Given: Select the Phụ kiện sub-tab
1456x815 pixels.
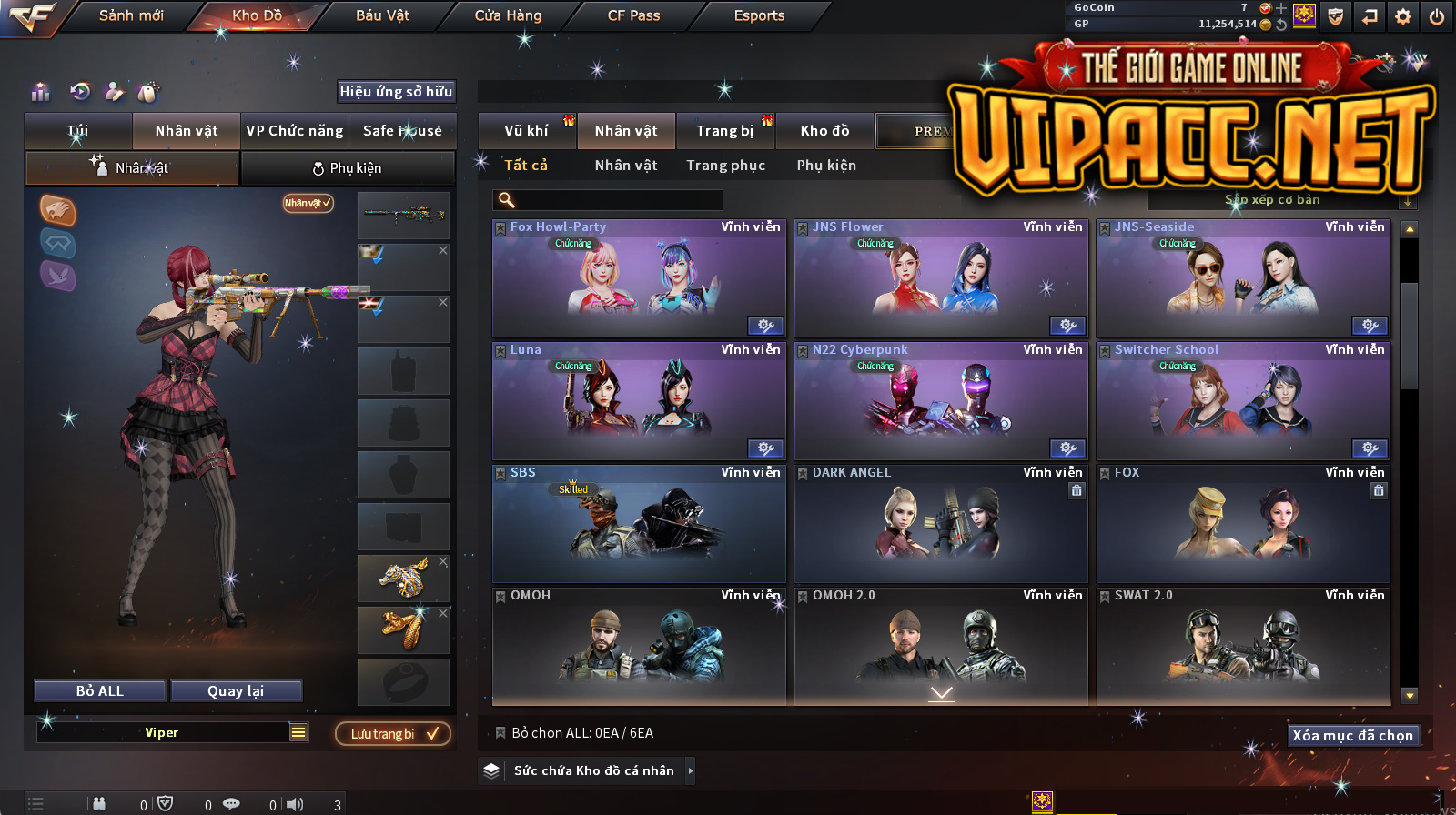Looking at the screenshot, I should [348, 168].
